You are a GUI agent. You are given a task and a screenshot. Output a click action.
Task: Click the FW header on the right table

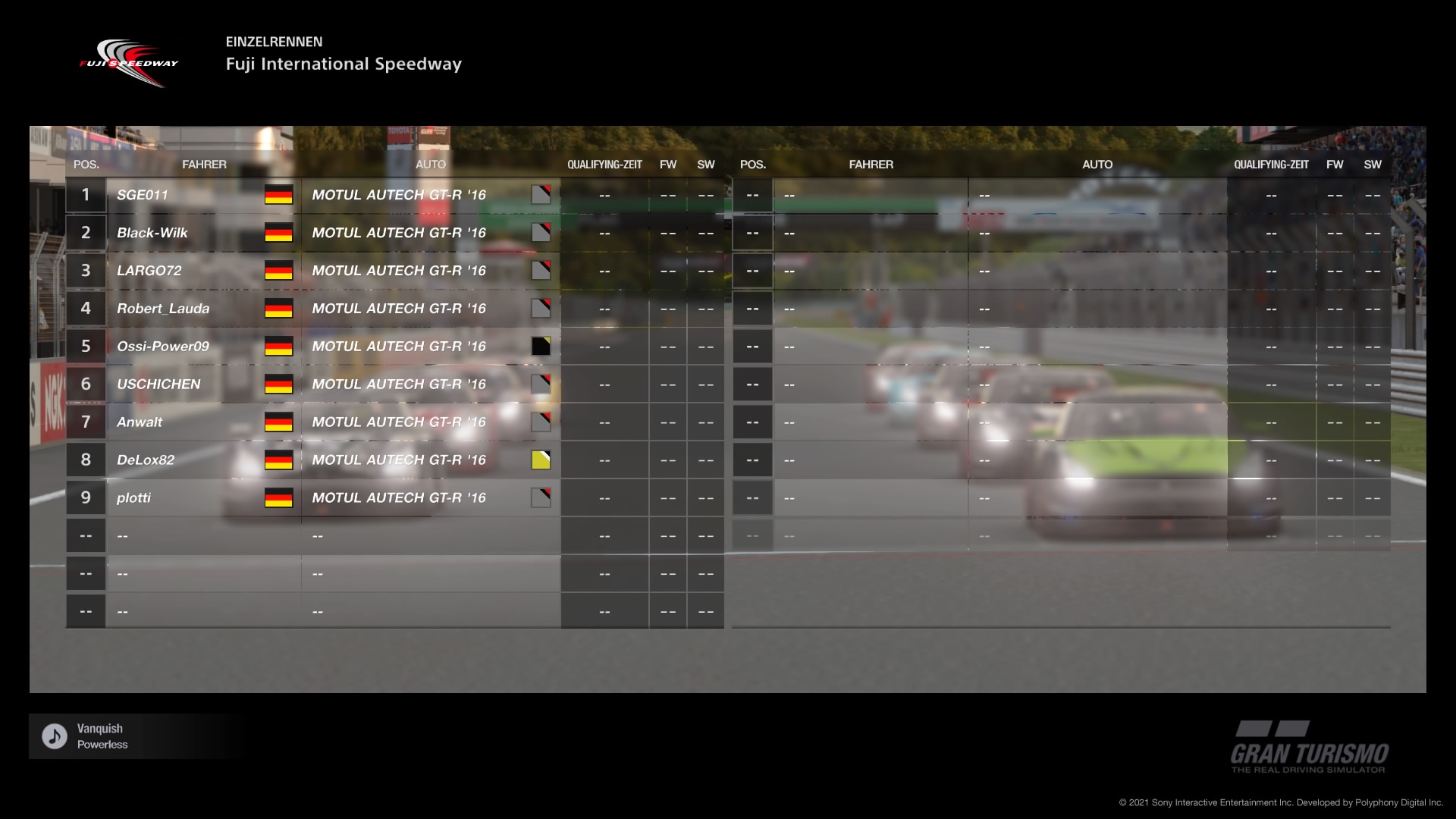(1335, 164)
